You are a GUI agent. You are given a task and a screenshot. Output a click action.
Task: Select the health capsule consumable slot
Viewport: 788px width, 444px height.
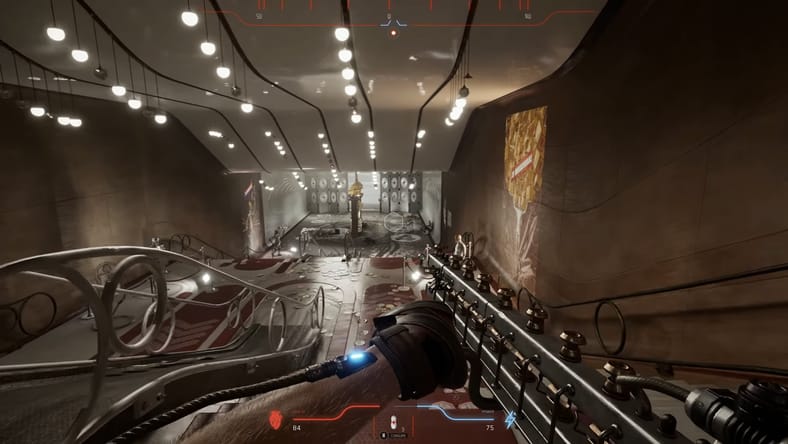tap(392, 422)
